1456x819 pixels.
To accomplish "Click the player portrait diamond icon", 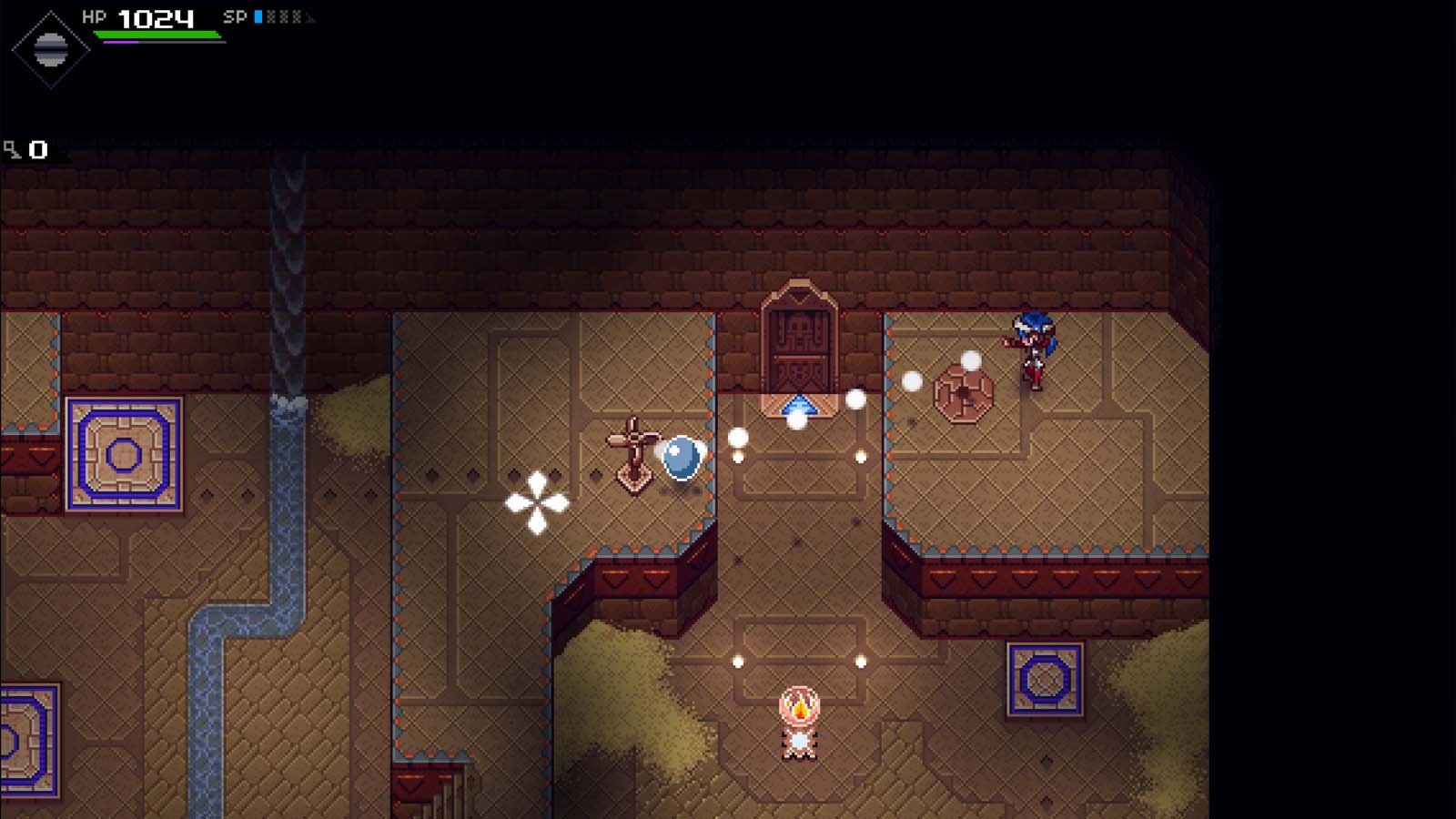I will 49,50.
